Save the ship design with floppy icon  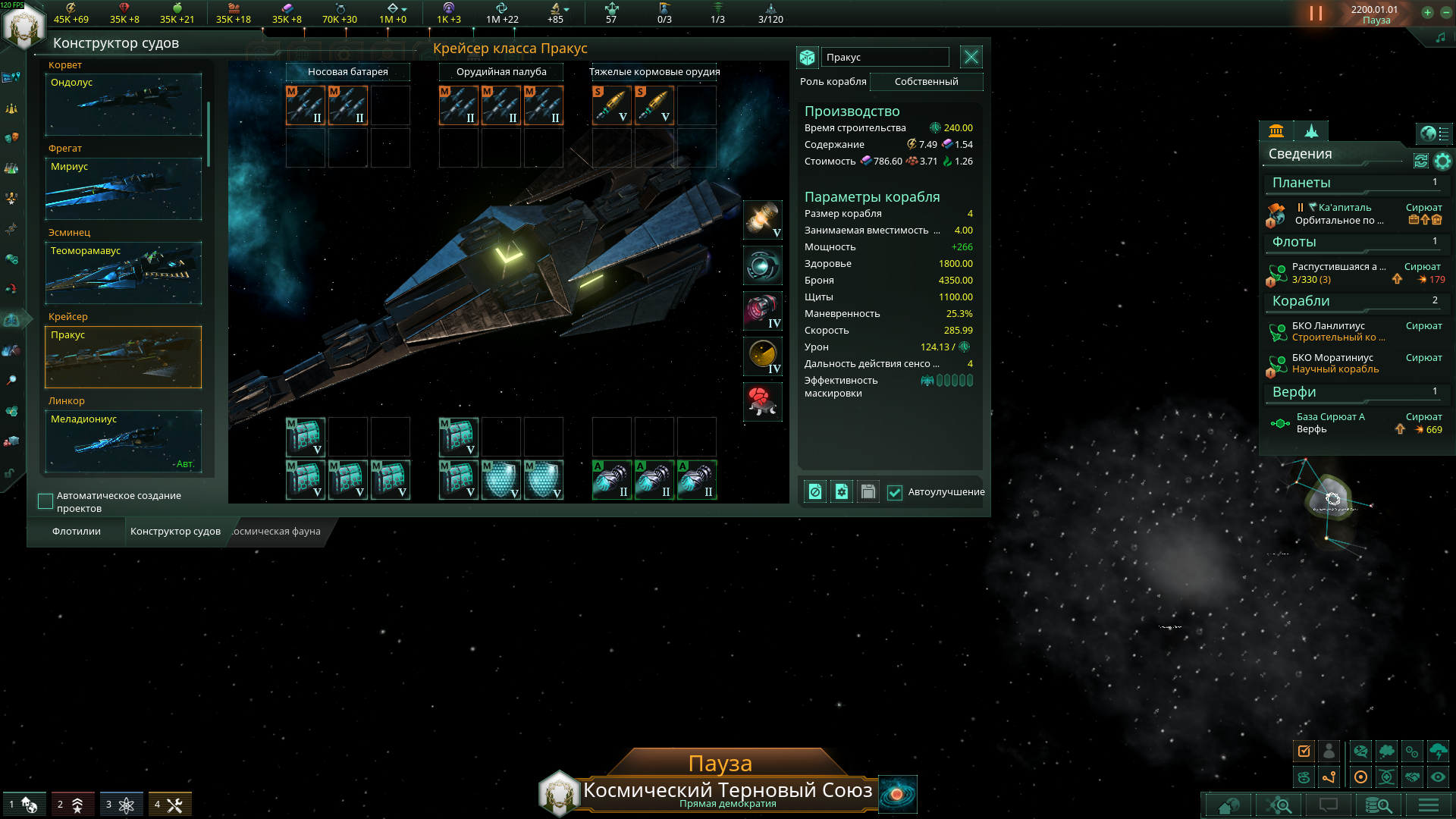tap(868, 492)
